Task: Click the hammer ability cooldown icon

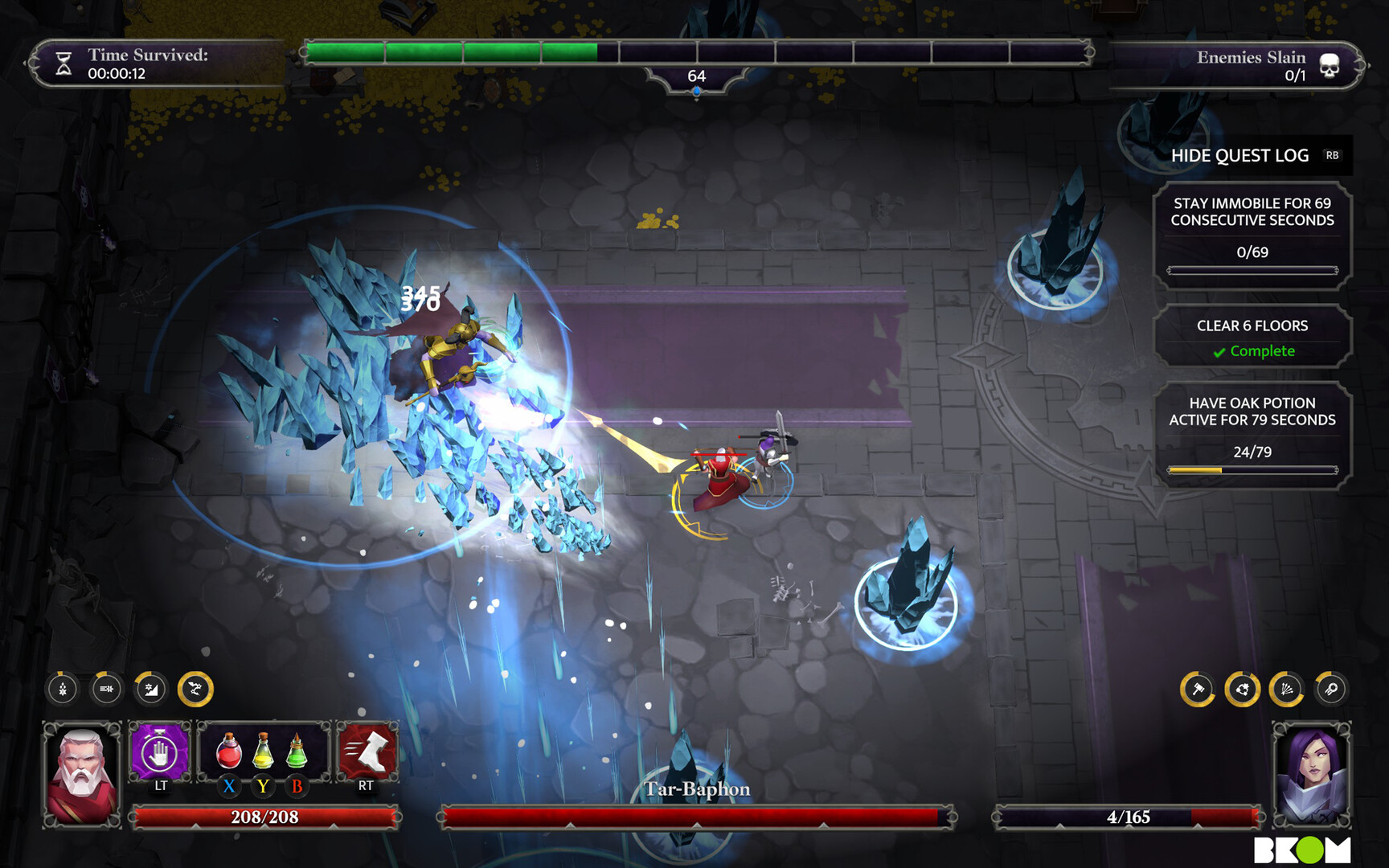Action: point(1198,689)
